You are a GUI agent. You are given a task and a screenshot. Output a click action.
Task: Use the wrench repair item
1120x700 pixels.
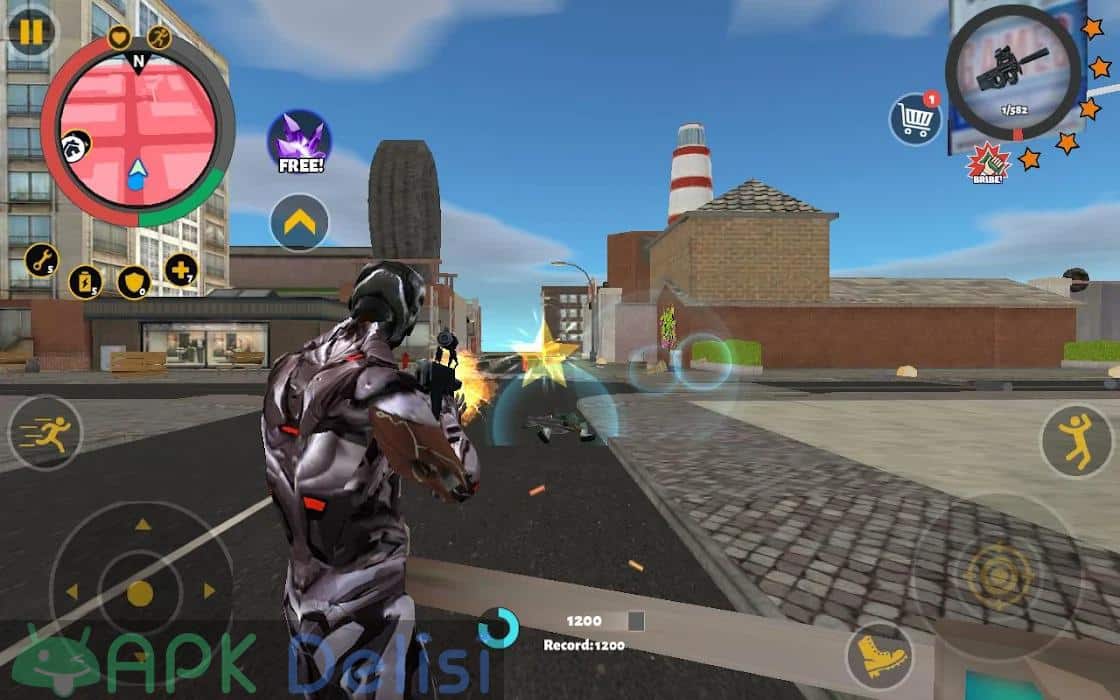(41, 261)
